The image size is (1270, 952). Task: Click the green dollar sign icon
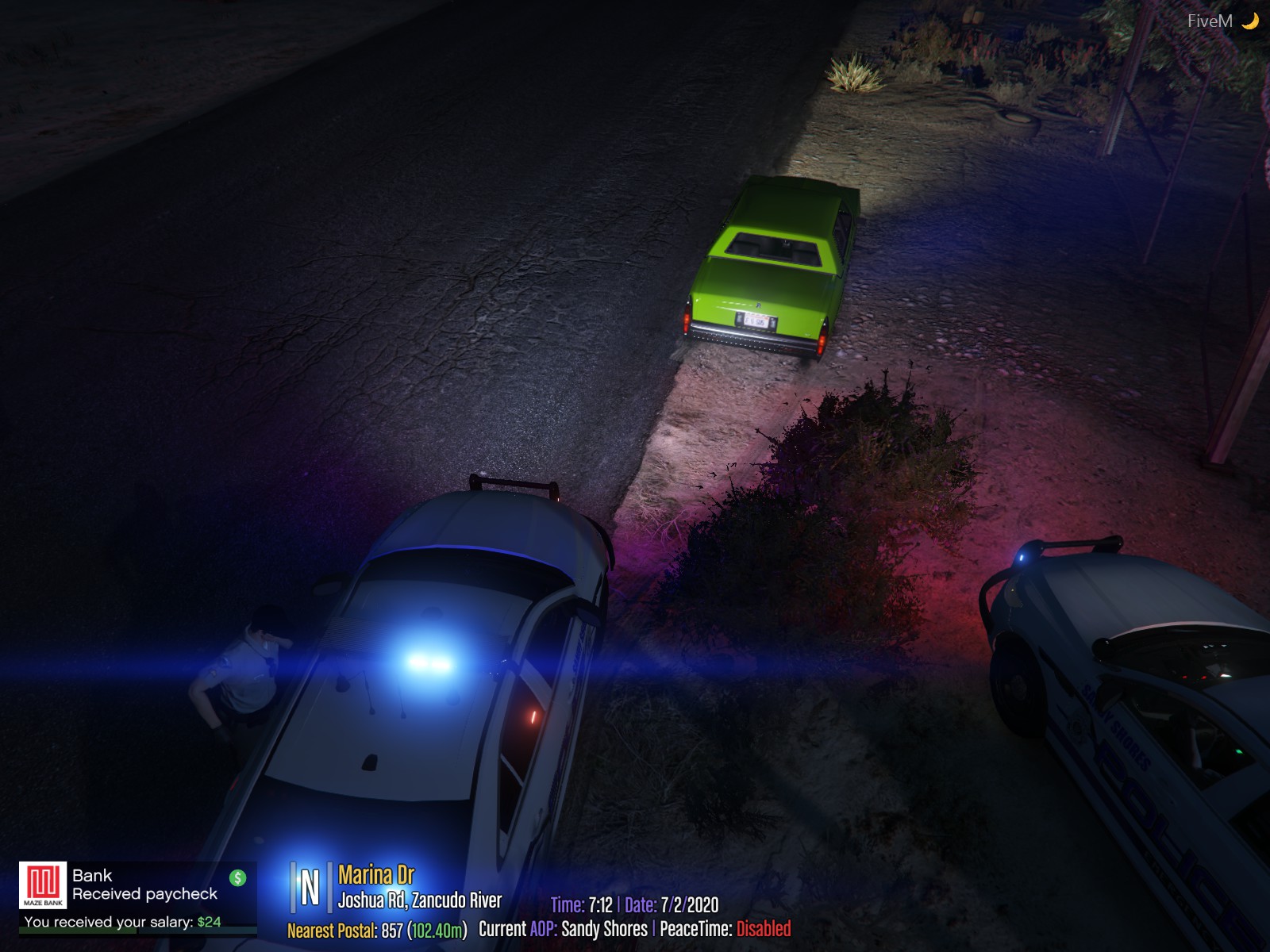coord(237,877)
